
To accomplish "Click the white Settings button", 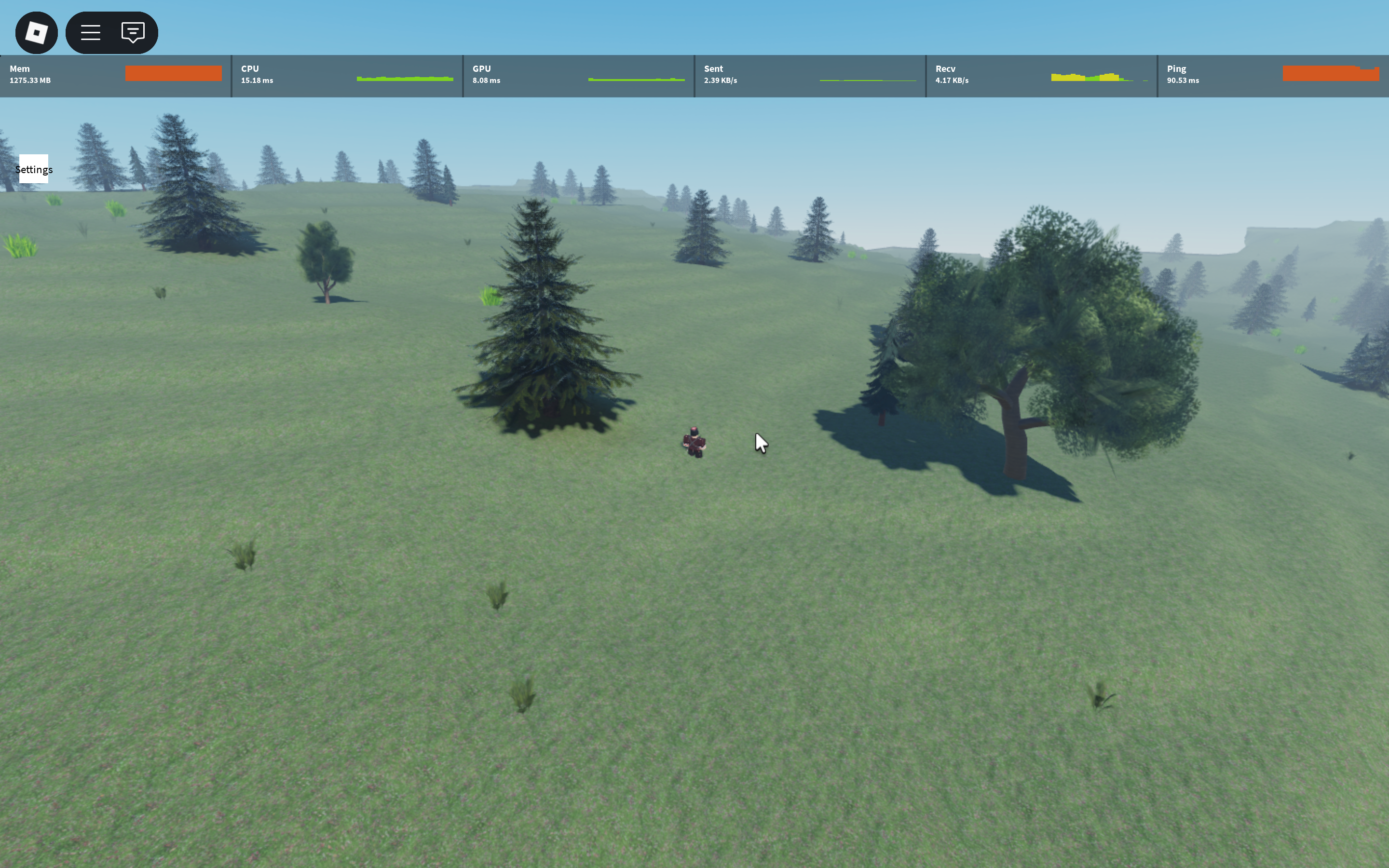I will click(34, 169).
